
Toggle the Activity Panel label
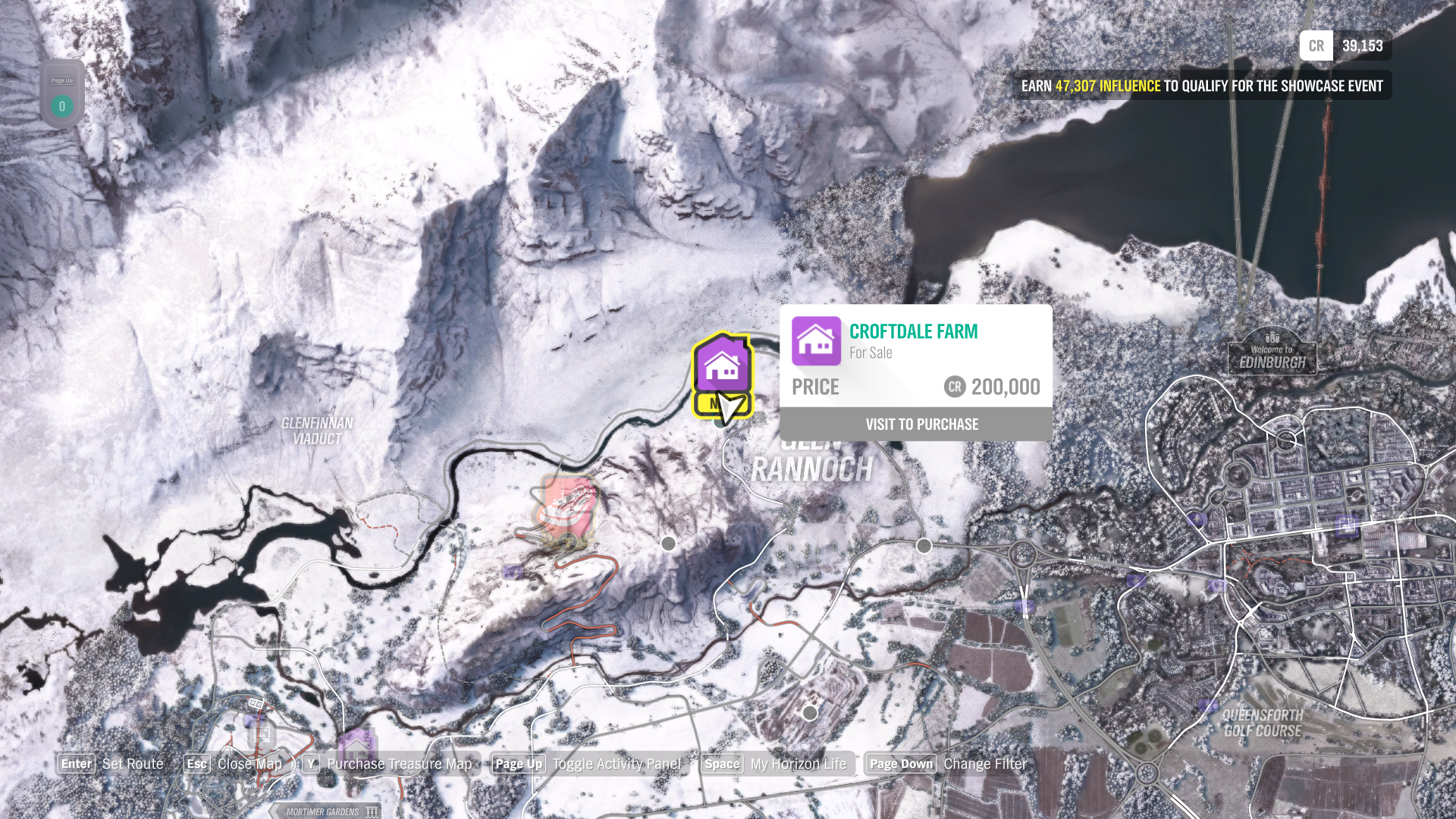pos(616,764)
